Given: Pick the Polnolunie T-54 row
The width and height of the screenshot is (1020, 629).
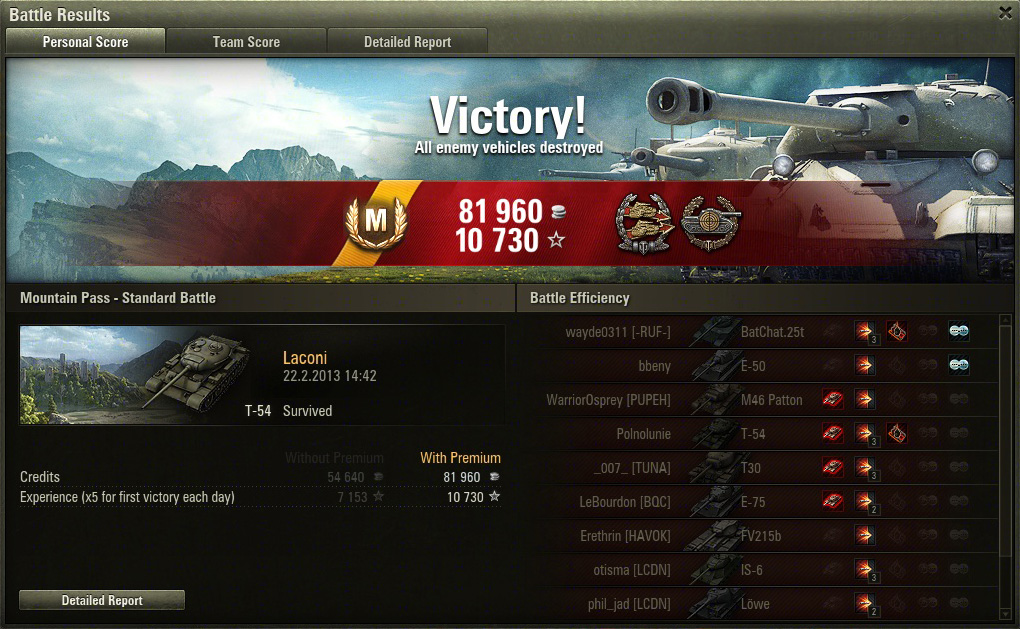Looking at the screenshot, I should pyautogui.click(x=760, y=434).
